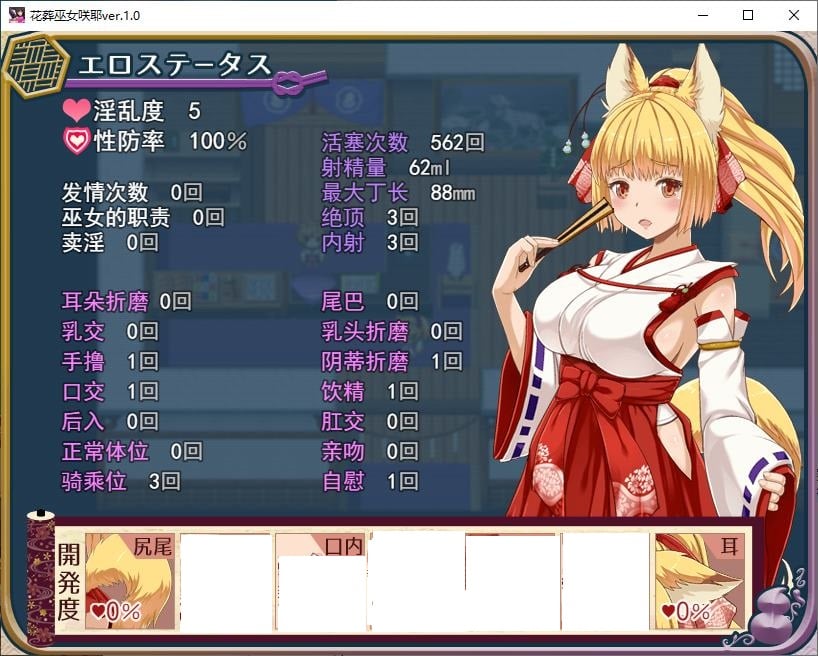This screenshot has height=656, width=818.
Task: Close the game window
Action: (793, 15)
